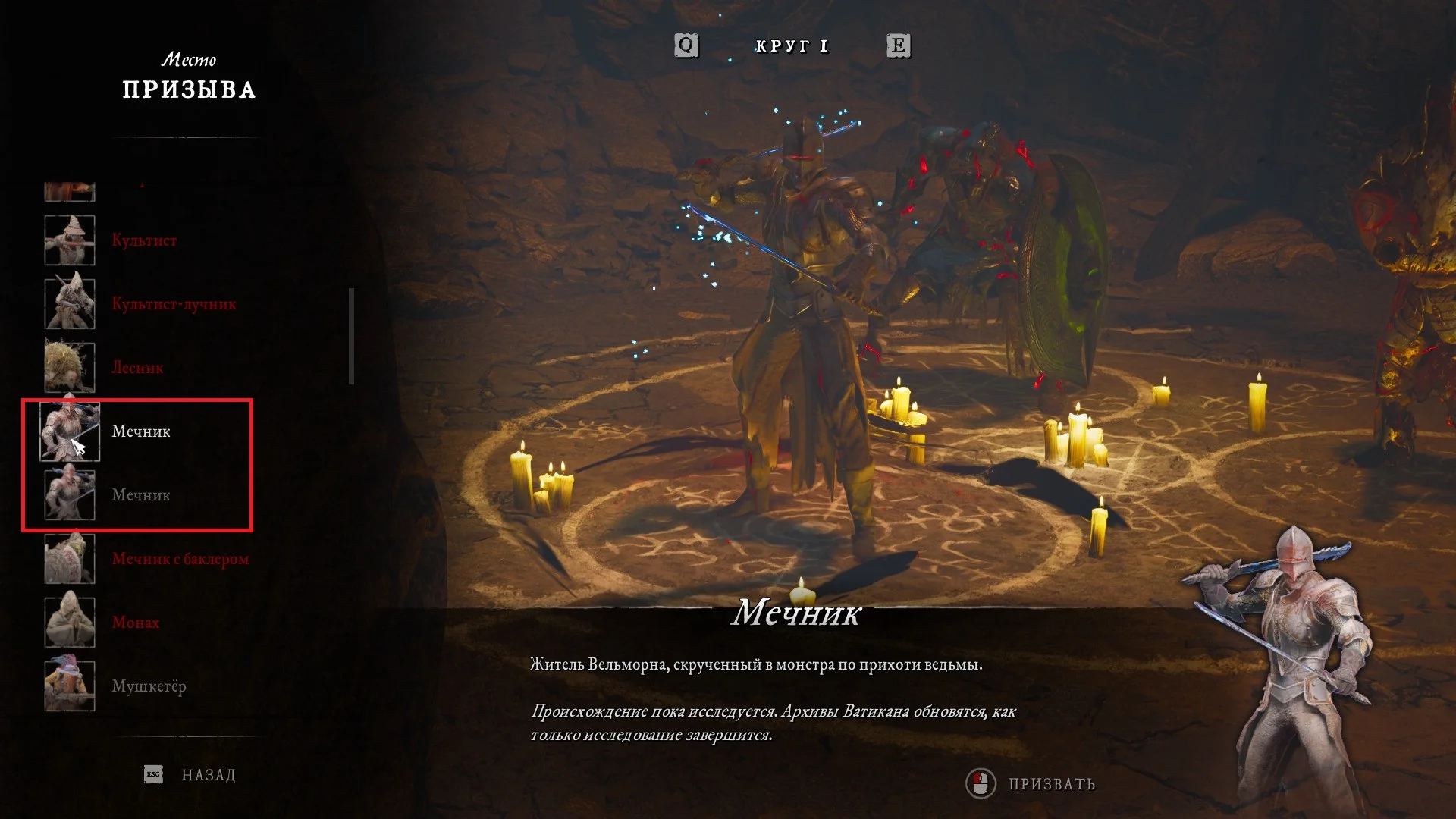Select the Монах summon entry
Image resolution: width=1456 pixels, height=819 pixels.
pyautogui.click(x=136, y=623)
